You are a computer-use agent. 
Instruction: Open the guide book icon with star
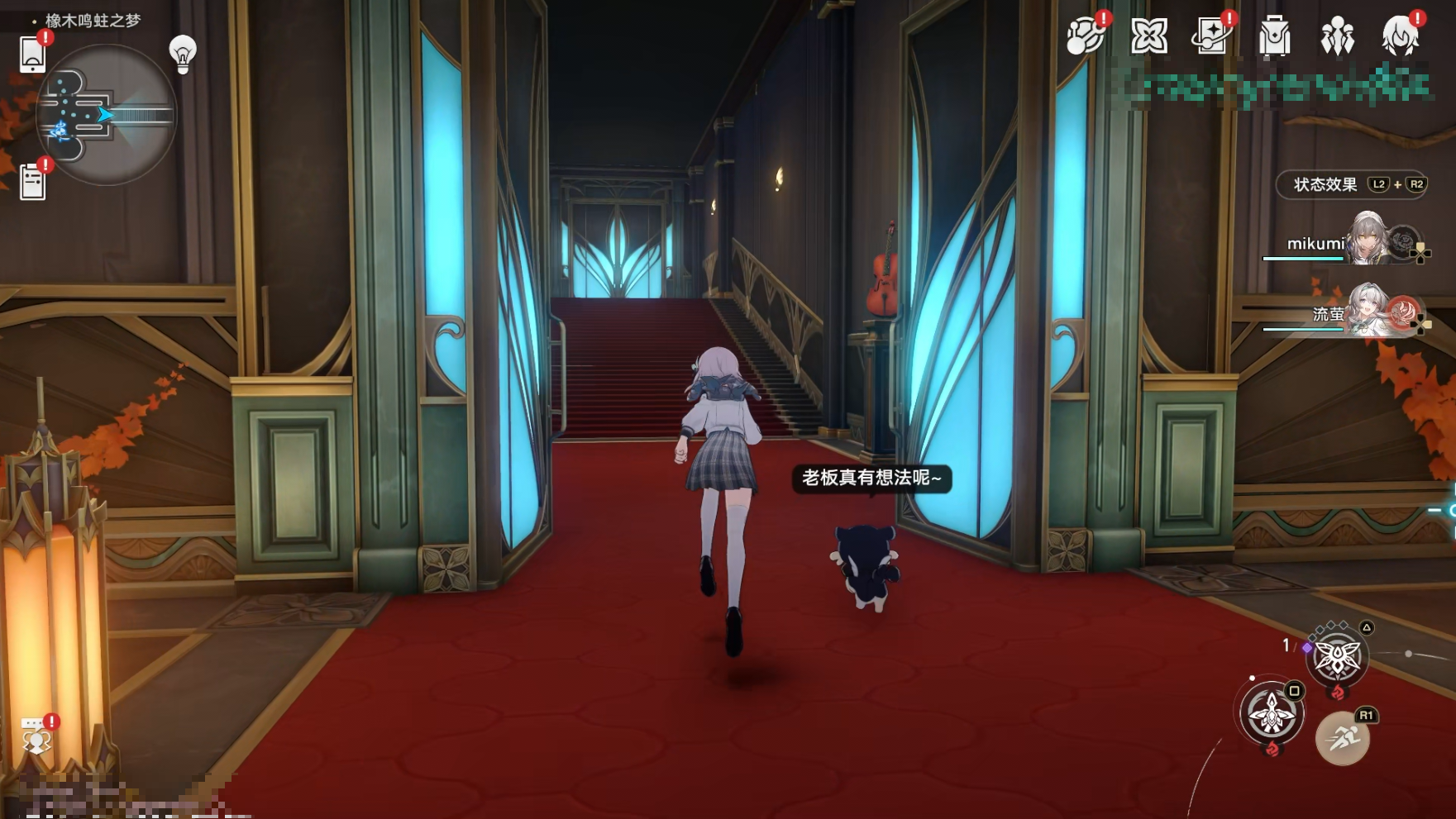[x=1211, y=36]
